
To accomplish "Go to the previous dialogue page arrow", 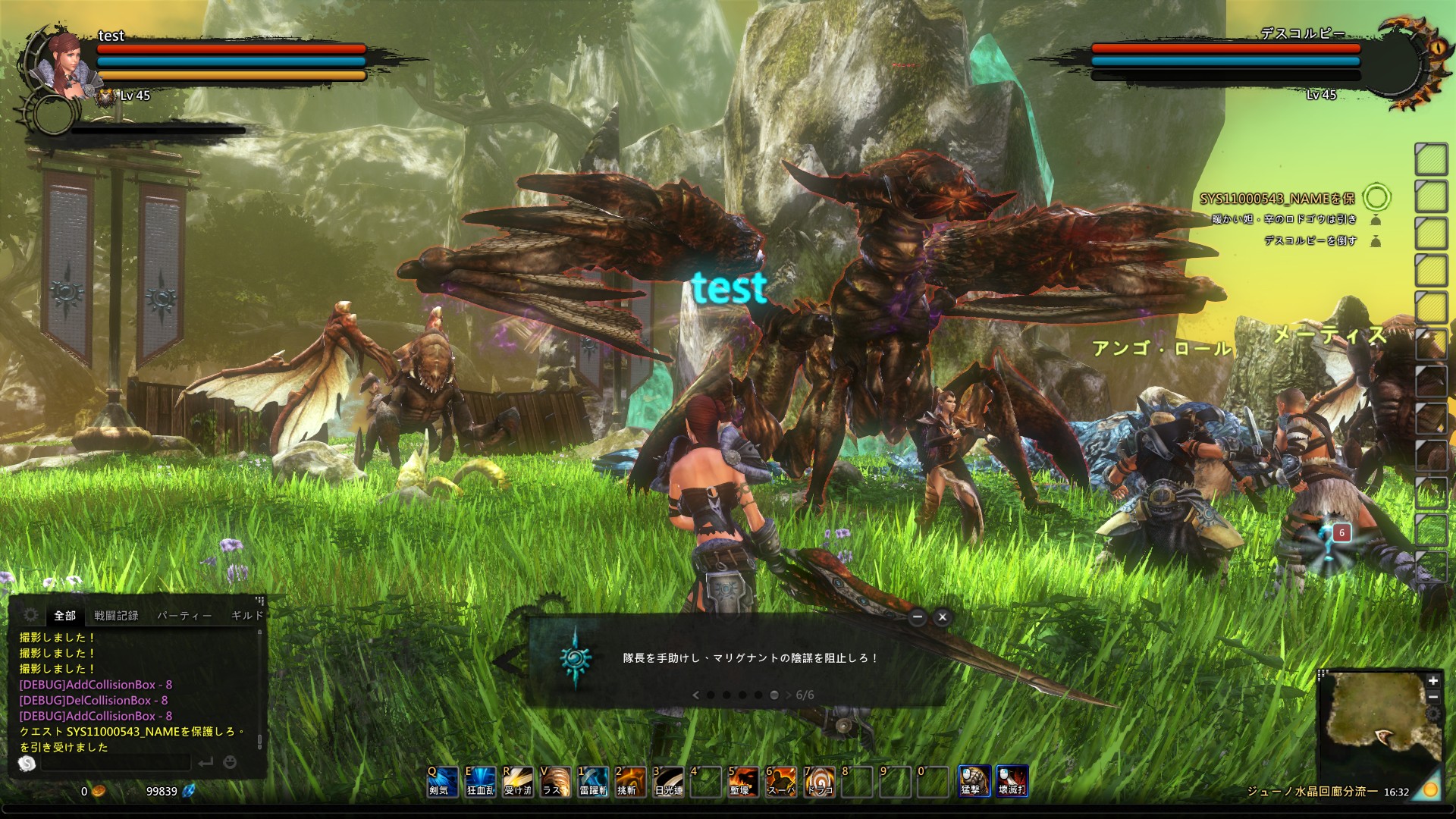I will click(x=695, y=695).
